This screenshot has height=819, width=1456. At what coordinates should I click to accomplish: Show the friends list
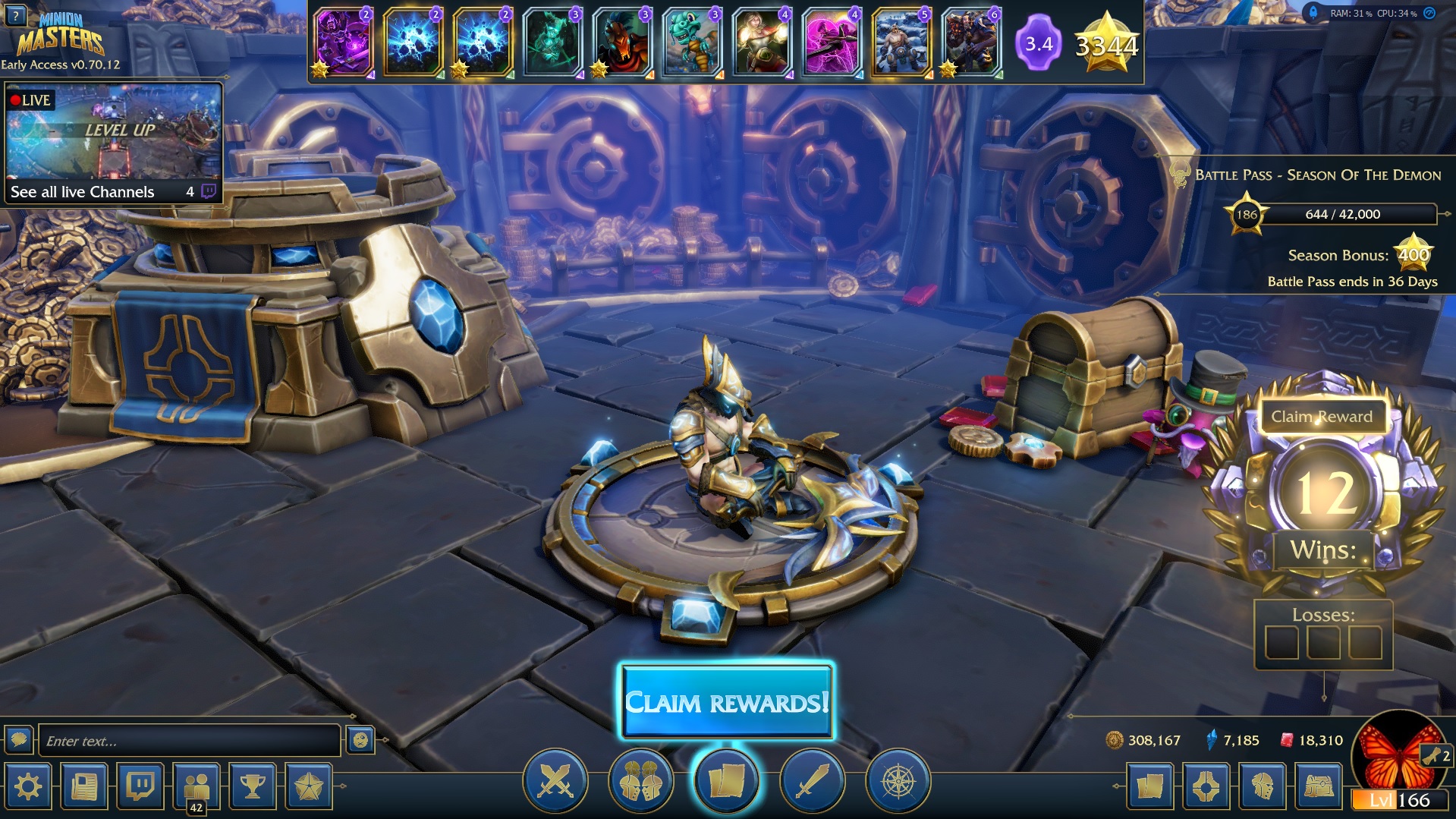coord(197,786)
